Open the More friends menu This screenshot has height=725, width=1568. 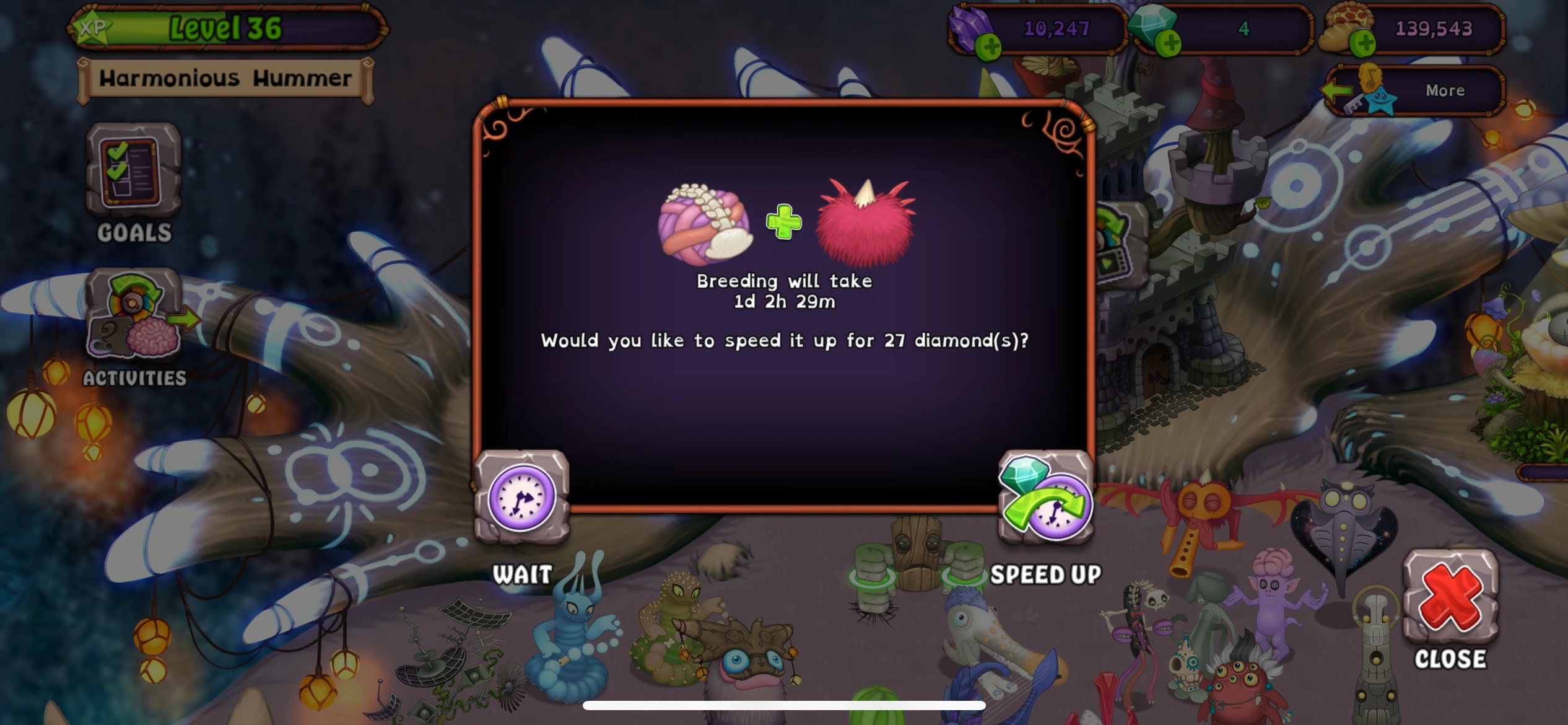pos(1444,90)
